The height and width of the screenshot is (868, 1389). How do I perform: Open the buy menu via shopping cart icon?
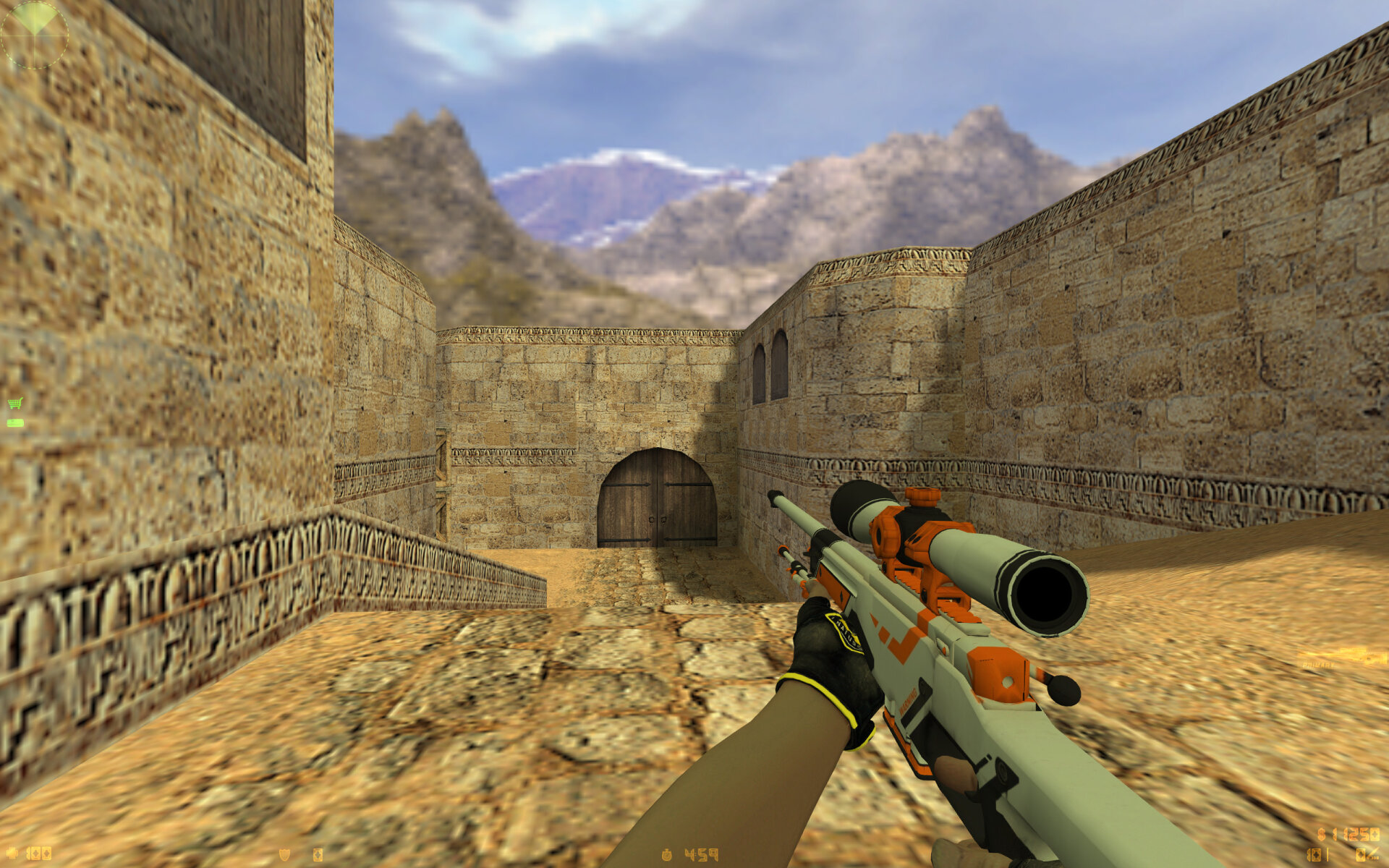click(14, 404)
